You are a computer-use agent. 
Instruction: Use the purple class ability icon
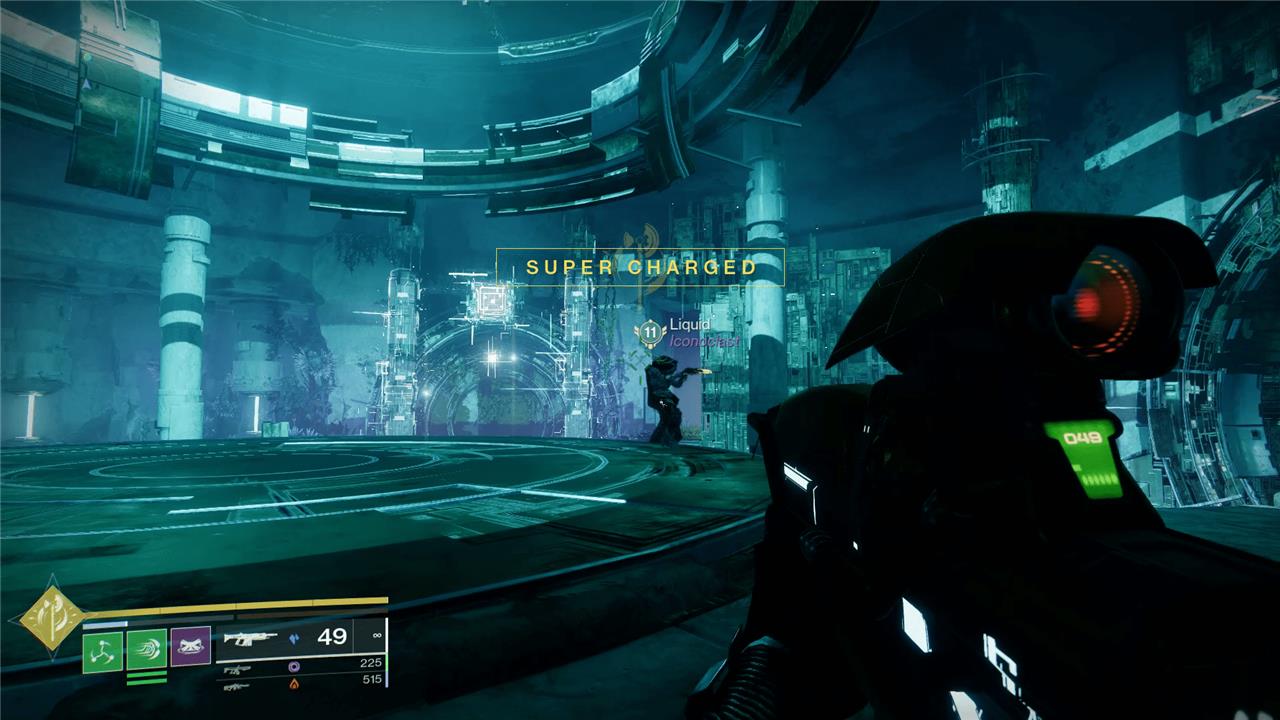pyautogui.click(x=190, y=647)
